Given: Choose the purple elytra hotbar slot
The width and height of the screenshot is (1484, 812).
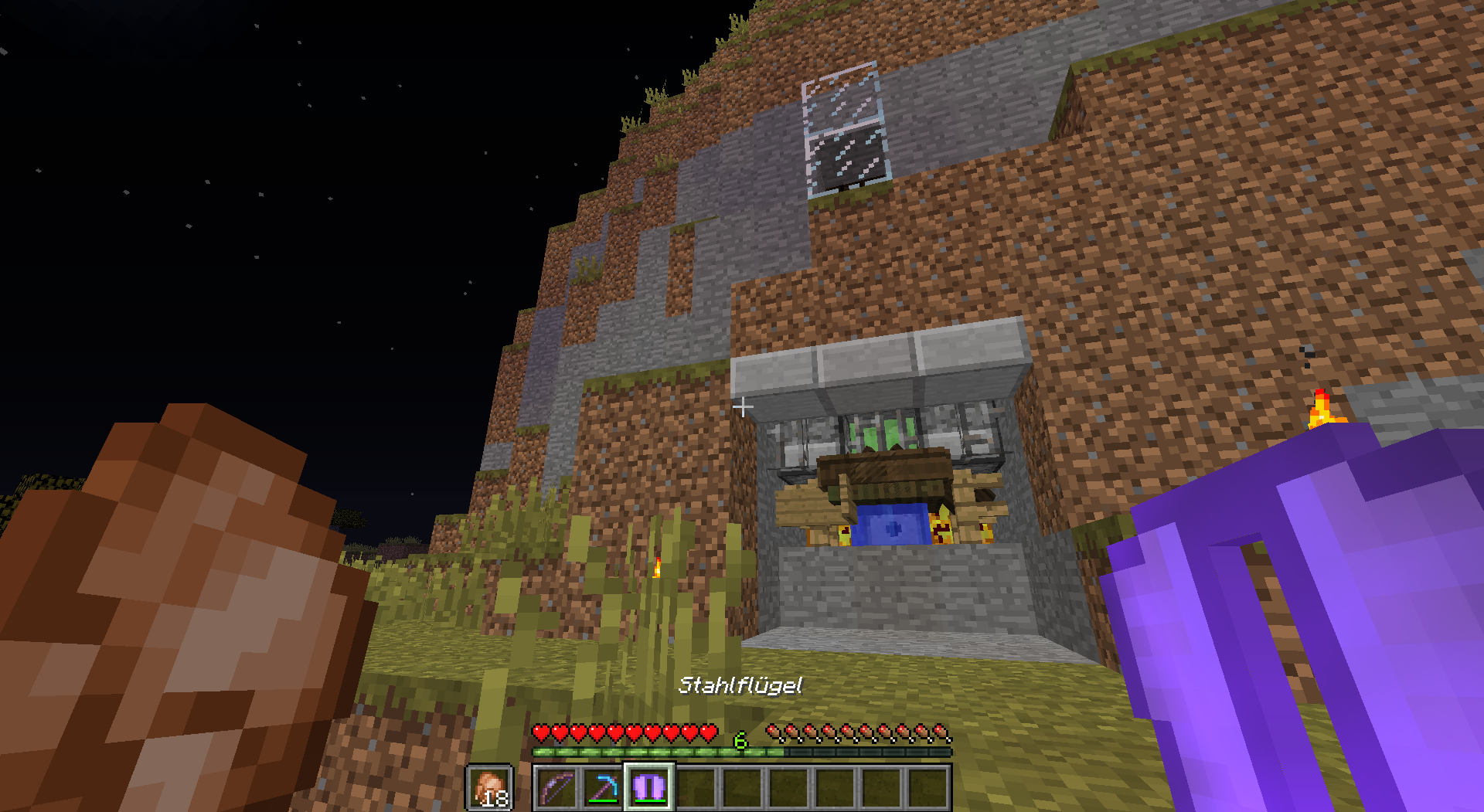Looking at the screenshot, I should 649,788.
